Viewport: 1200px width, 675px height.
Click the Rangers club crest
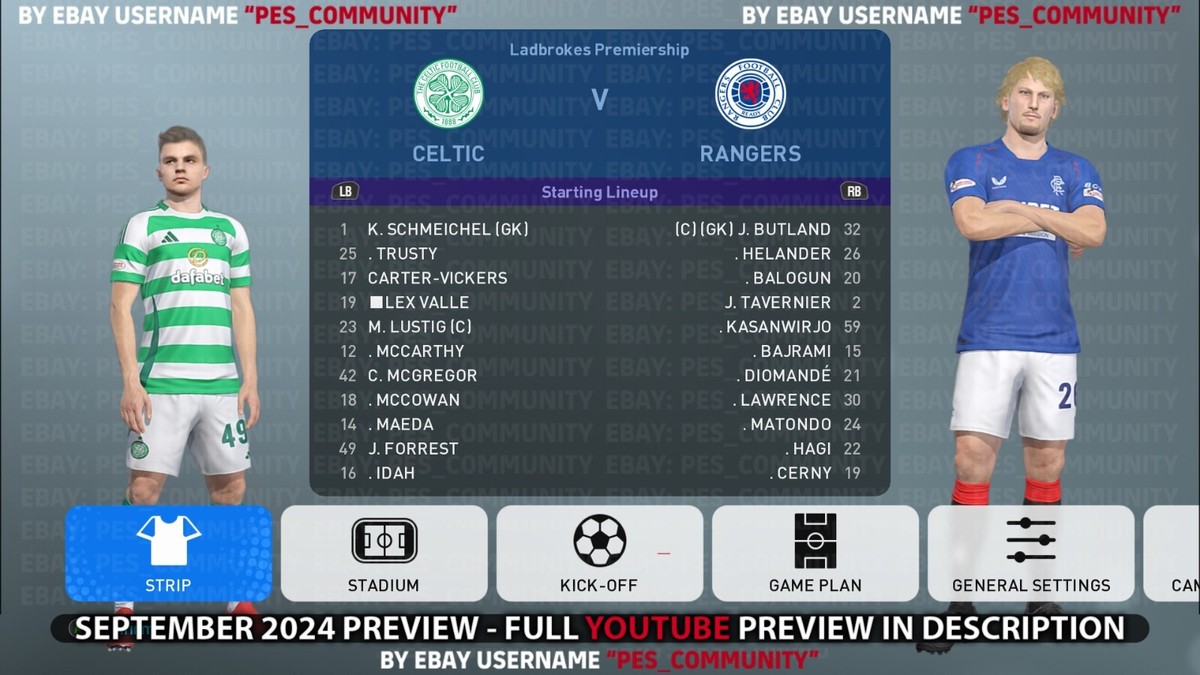pyautogui.click(x=750, y=94)
